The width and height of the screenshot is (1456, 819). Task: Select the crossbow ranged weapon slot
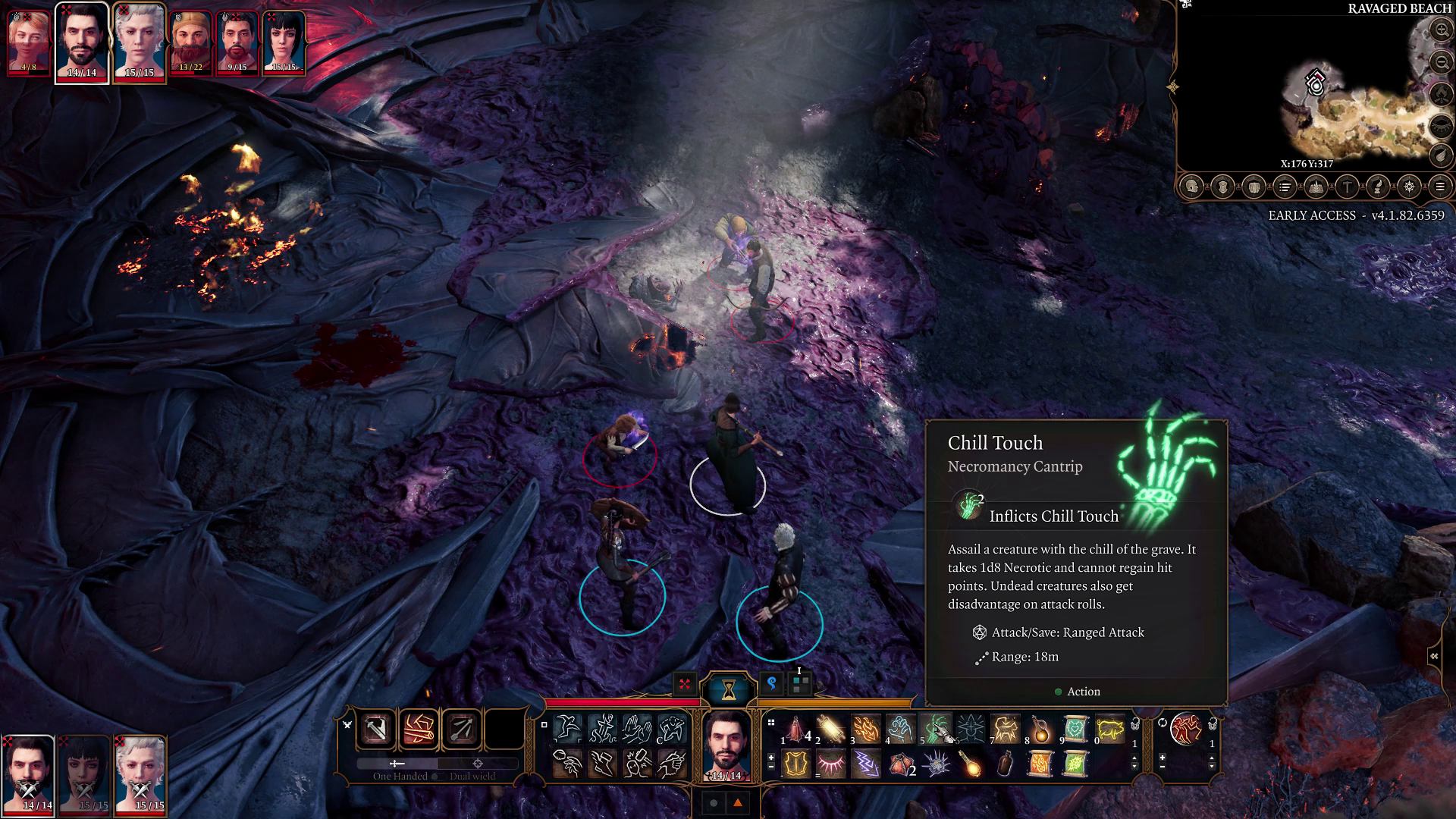click(x=462, y=730)
